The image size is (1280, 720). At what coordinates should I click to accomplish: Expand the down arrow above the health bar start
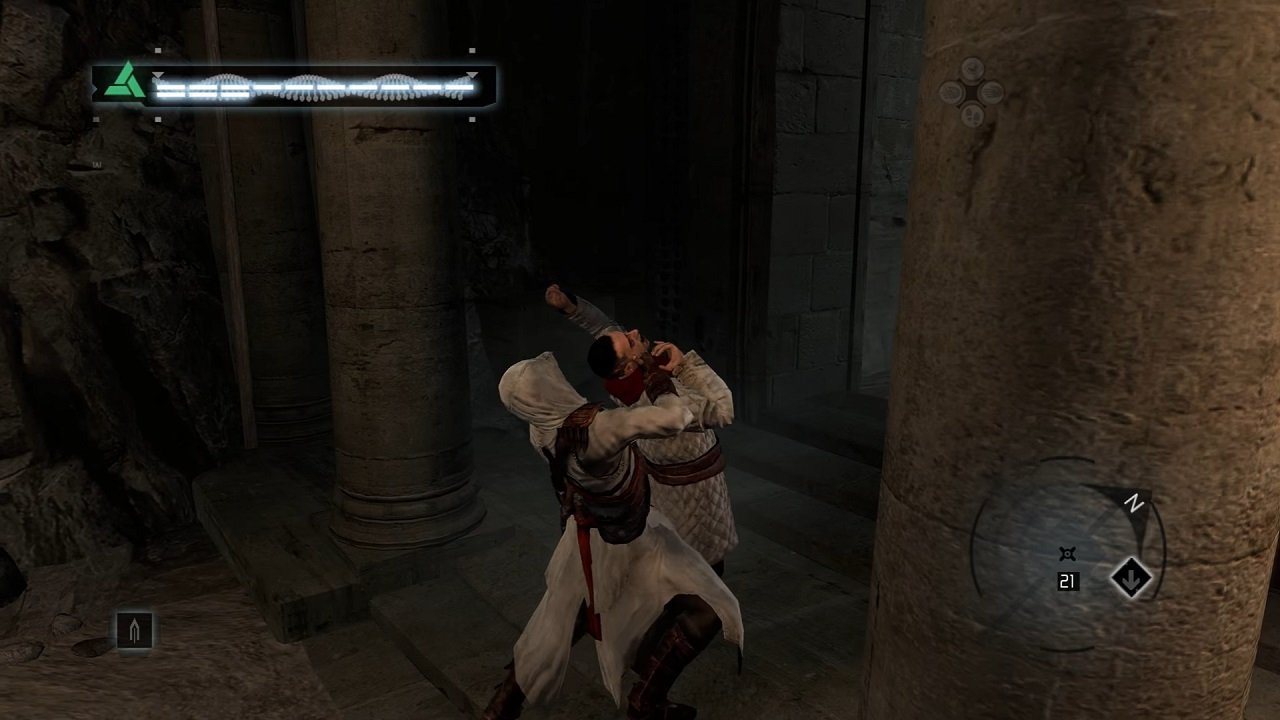coord(157,76)
